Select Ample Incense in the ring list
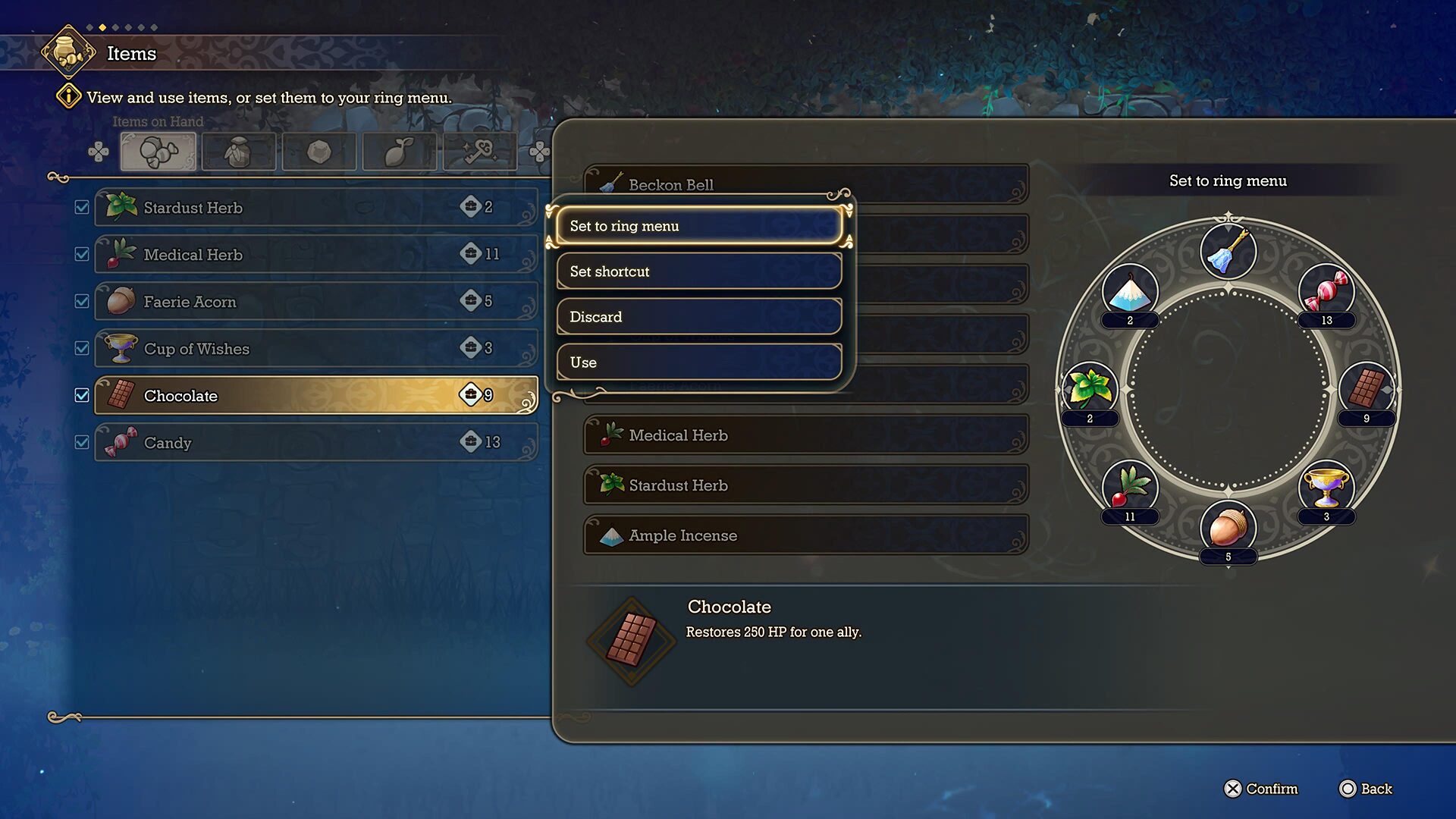Image resolution: width=1456 pixels, height=819 pixels. pyautogui.click(x=805, y=535)
